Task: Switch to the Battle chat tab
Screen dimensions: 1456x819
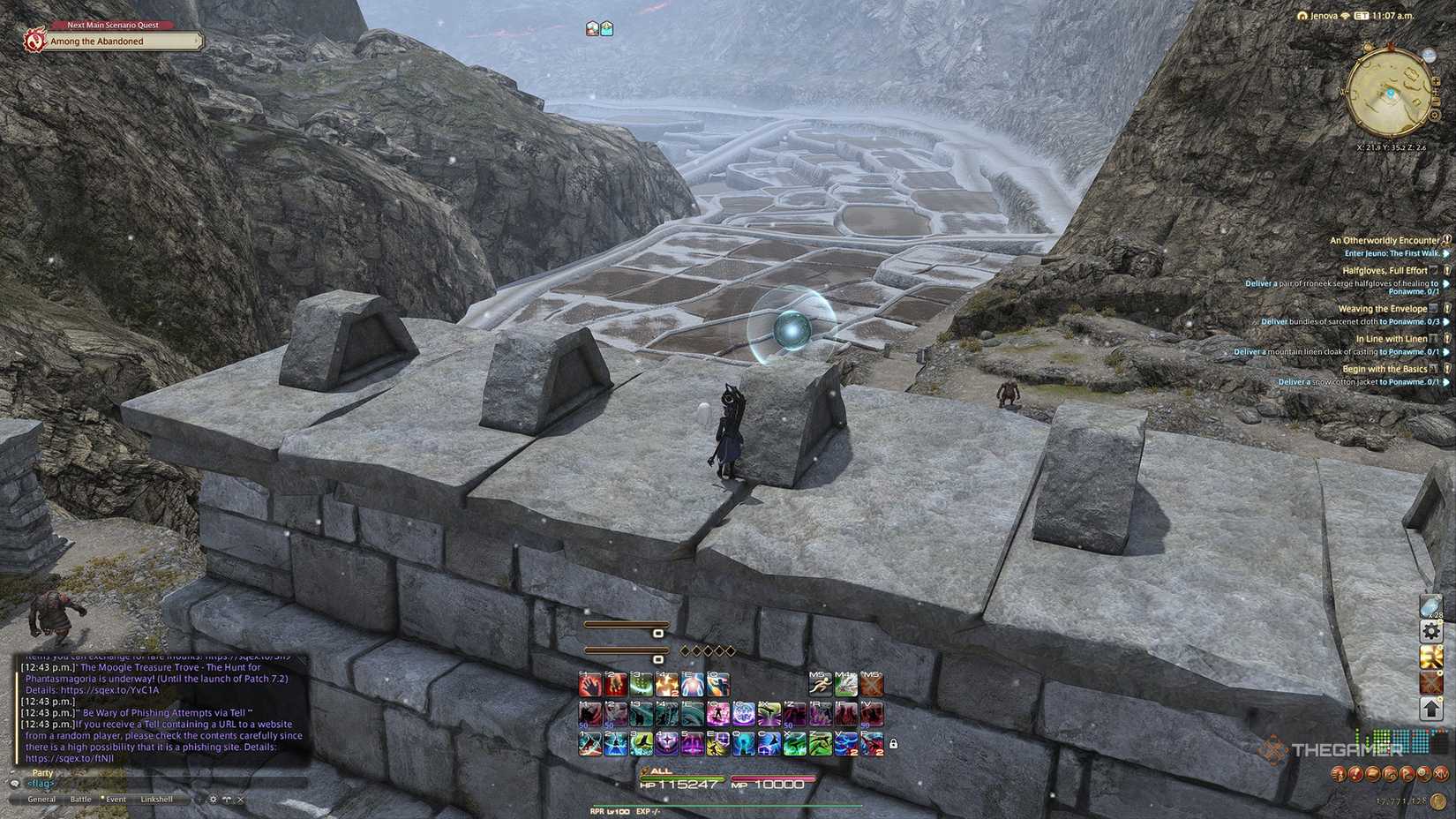Action: click(x=80, y=798)
